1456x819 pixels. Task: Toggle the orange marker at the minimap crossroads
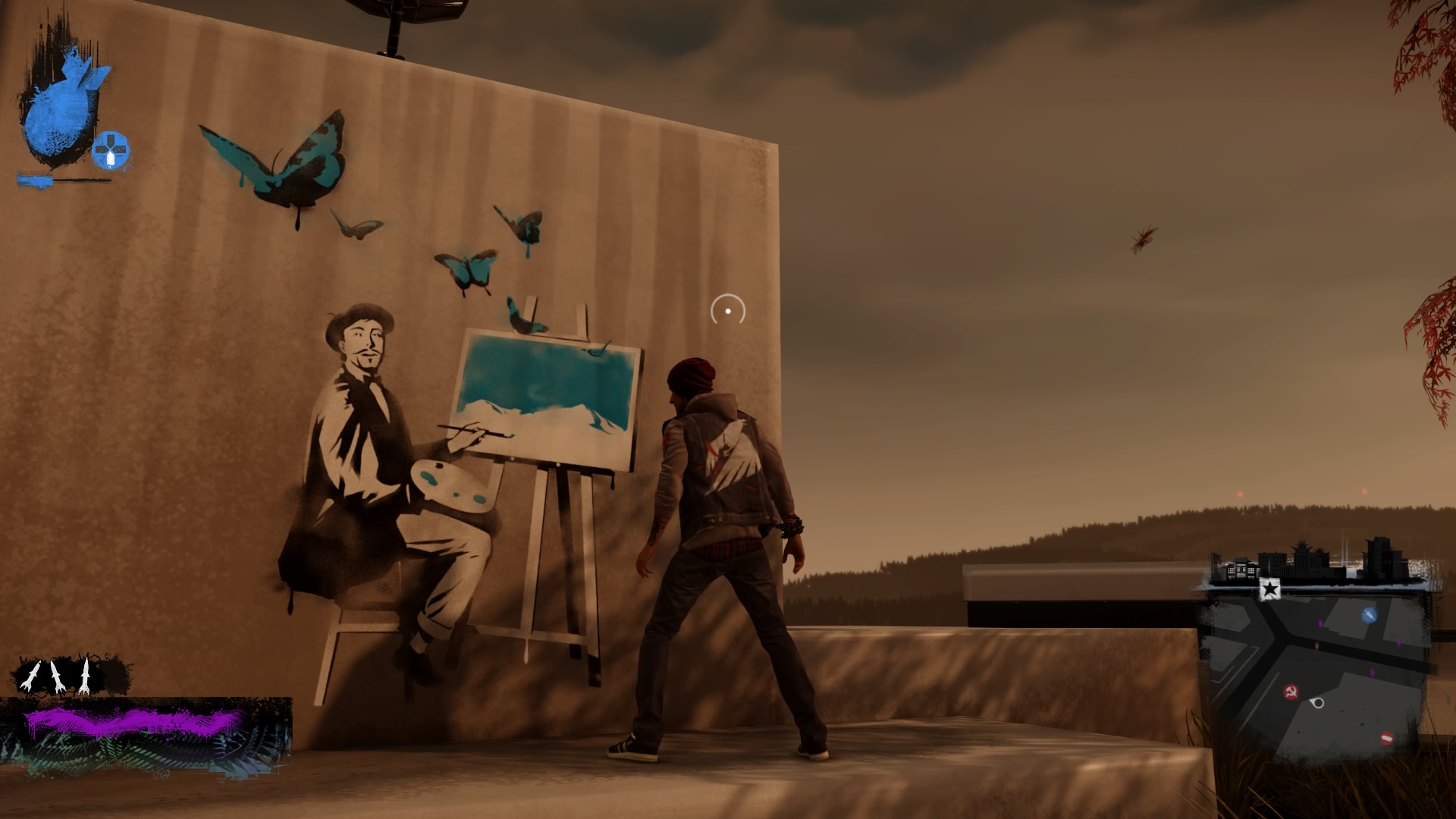1316,645
